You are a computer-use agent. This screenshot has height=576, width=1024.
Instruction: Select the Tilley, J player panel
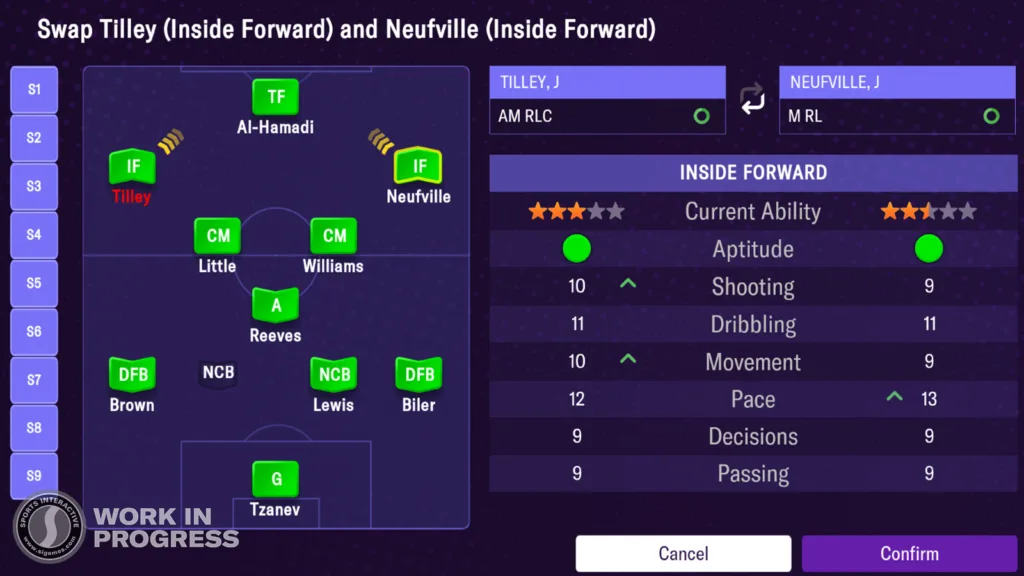pos(607,100)
